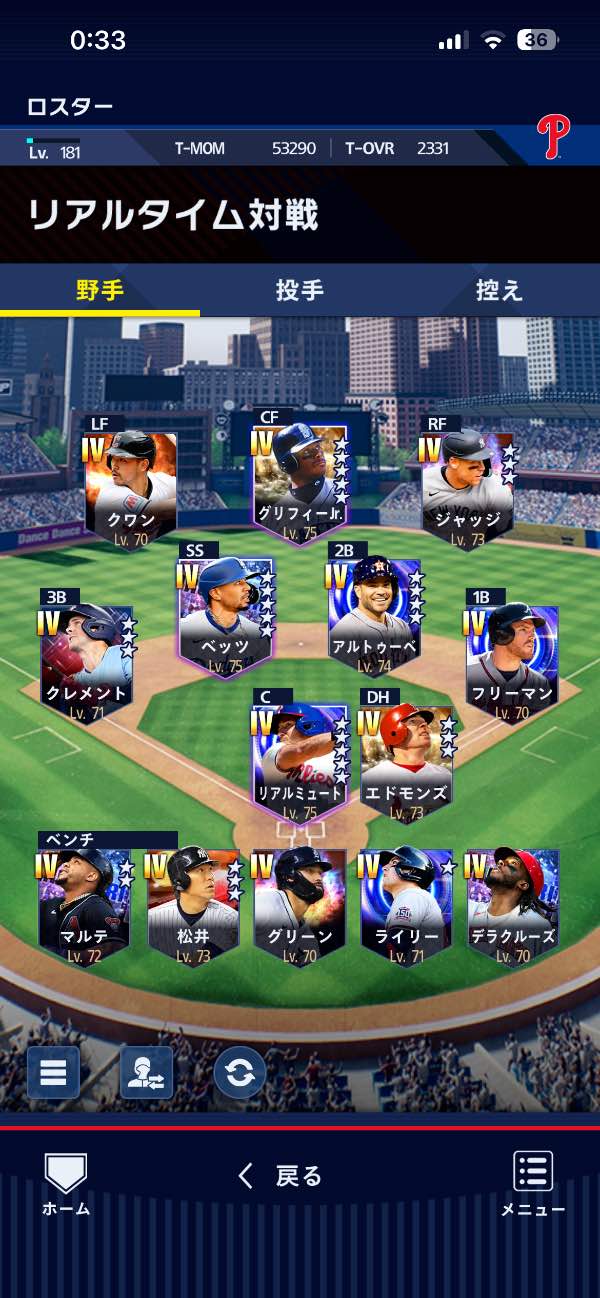Choose bench player 松井 card
Viewport: 600px width, 1298px height.
pos(192,907)
